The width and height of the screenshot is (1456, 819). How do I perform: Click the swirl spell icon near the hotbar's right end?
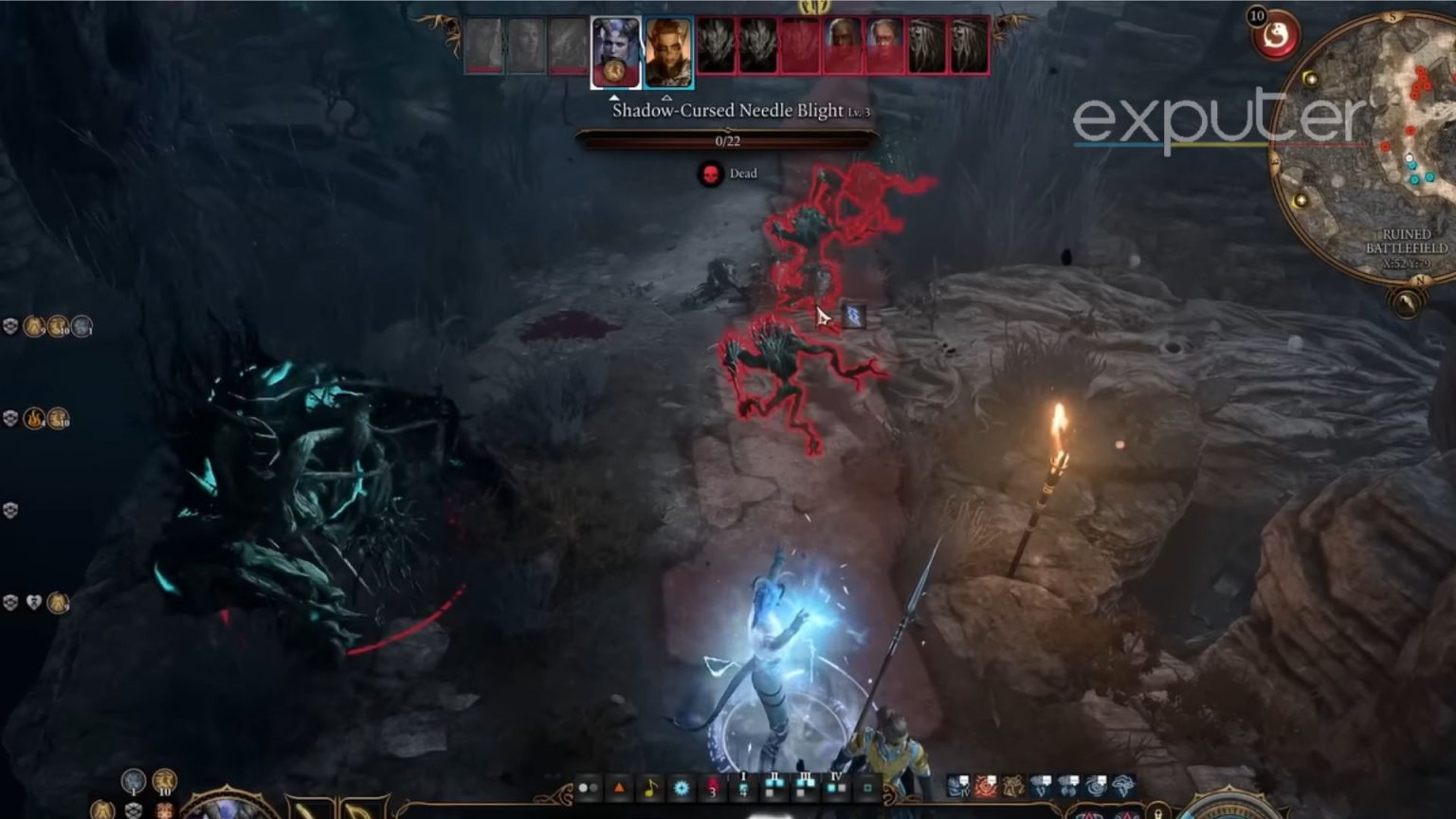coord(1095,789)
